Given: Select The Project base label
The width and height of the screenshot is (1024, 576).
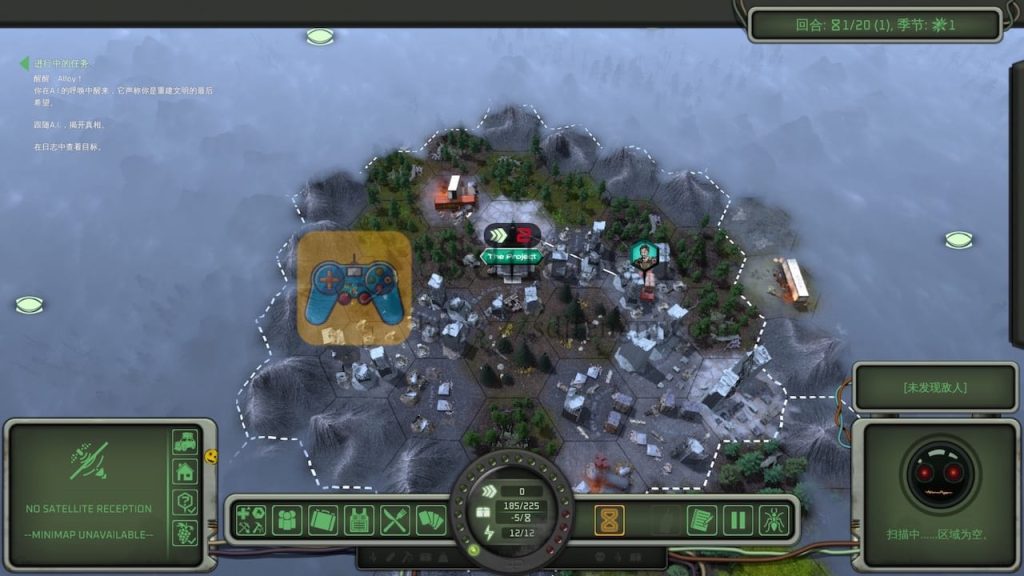Looking at the screenshot, I should [x=511, y=256].
